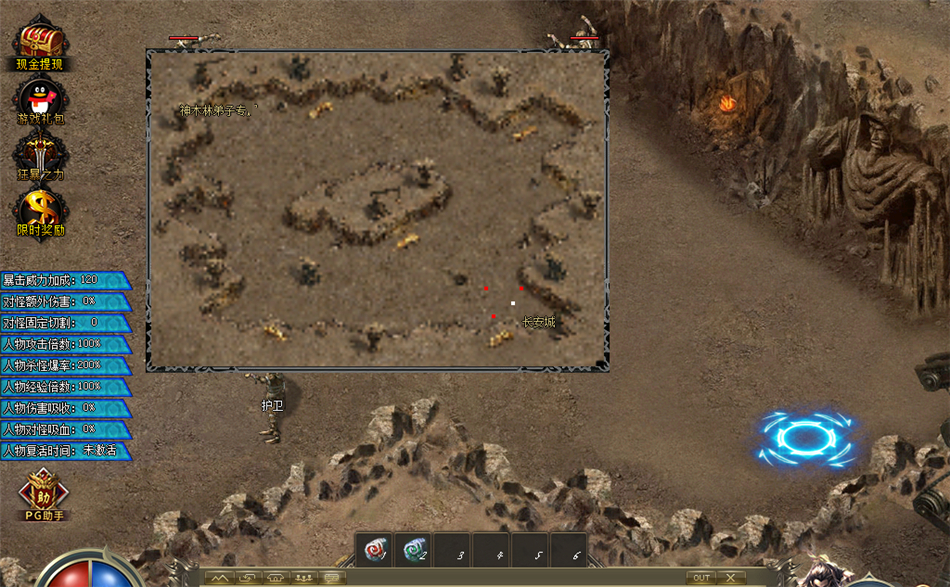This screenshot has width=950, height=587.
Task: Use the teal scroll in hotbar slot 2
Action: 413,549
